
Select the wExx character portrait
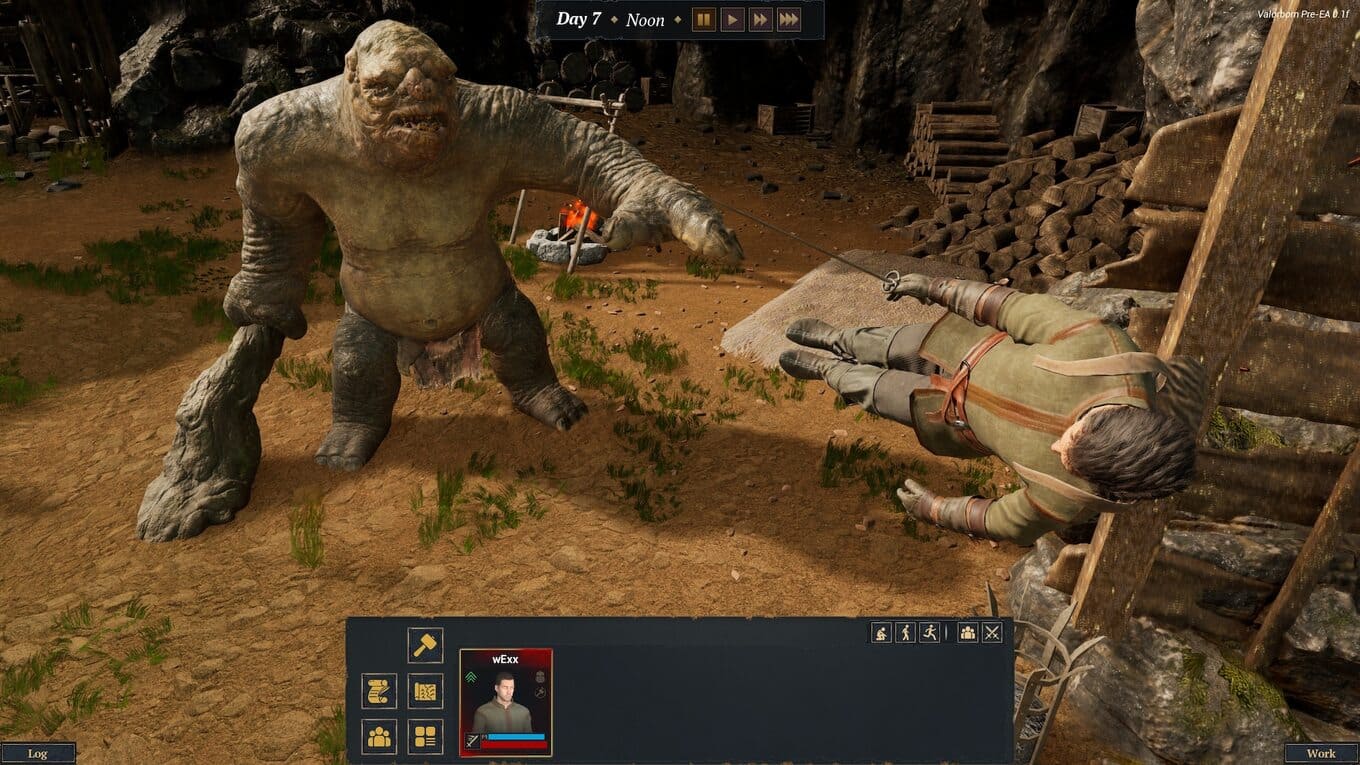click(505, 702)
